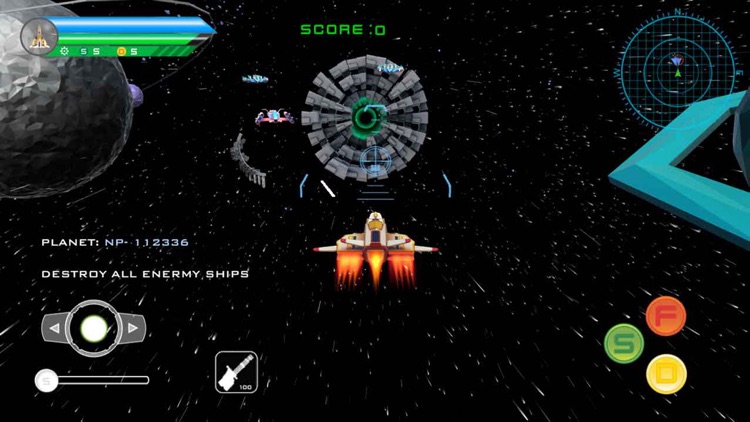
Task: Select the missile weapon slot
Action: coord(236,371)
